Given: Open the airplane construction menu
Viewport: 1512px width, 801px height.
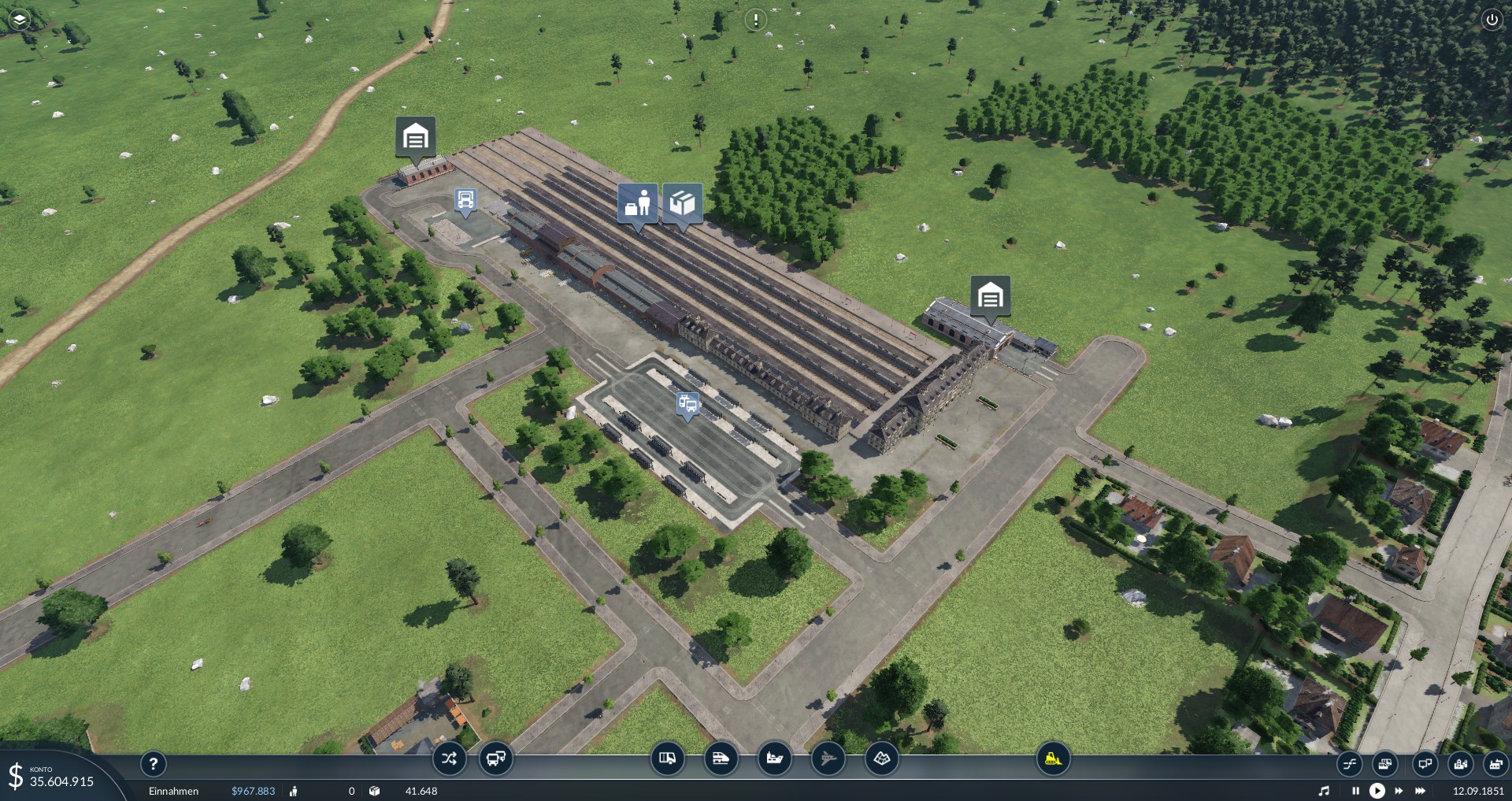Looking at the screenshot, I should [828, 758].
